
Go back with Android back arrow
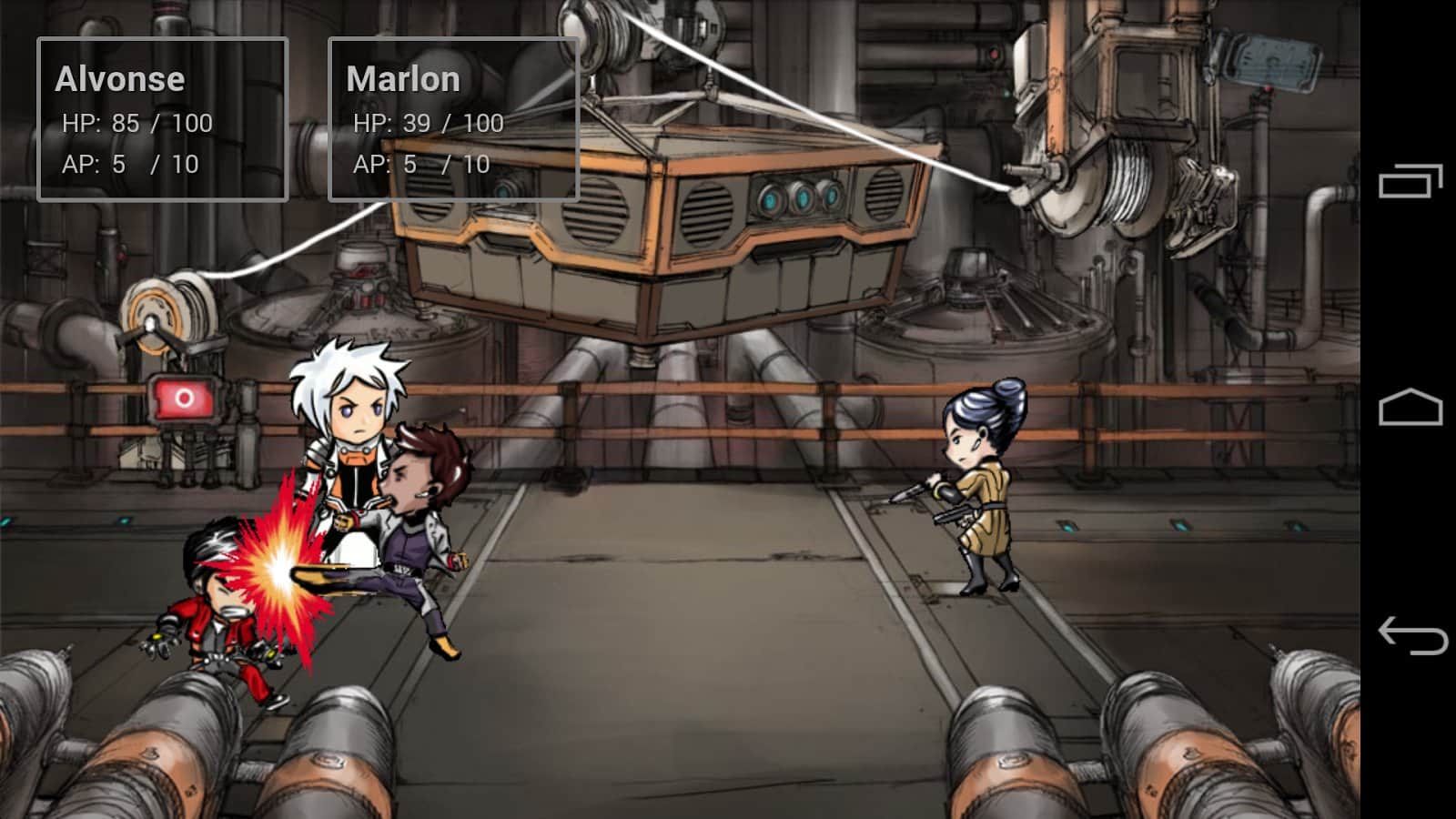[x=1412, y=634]
